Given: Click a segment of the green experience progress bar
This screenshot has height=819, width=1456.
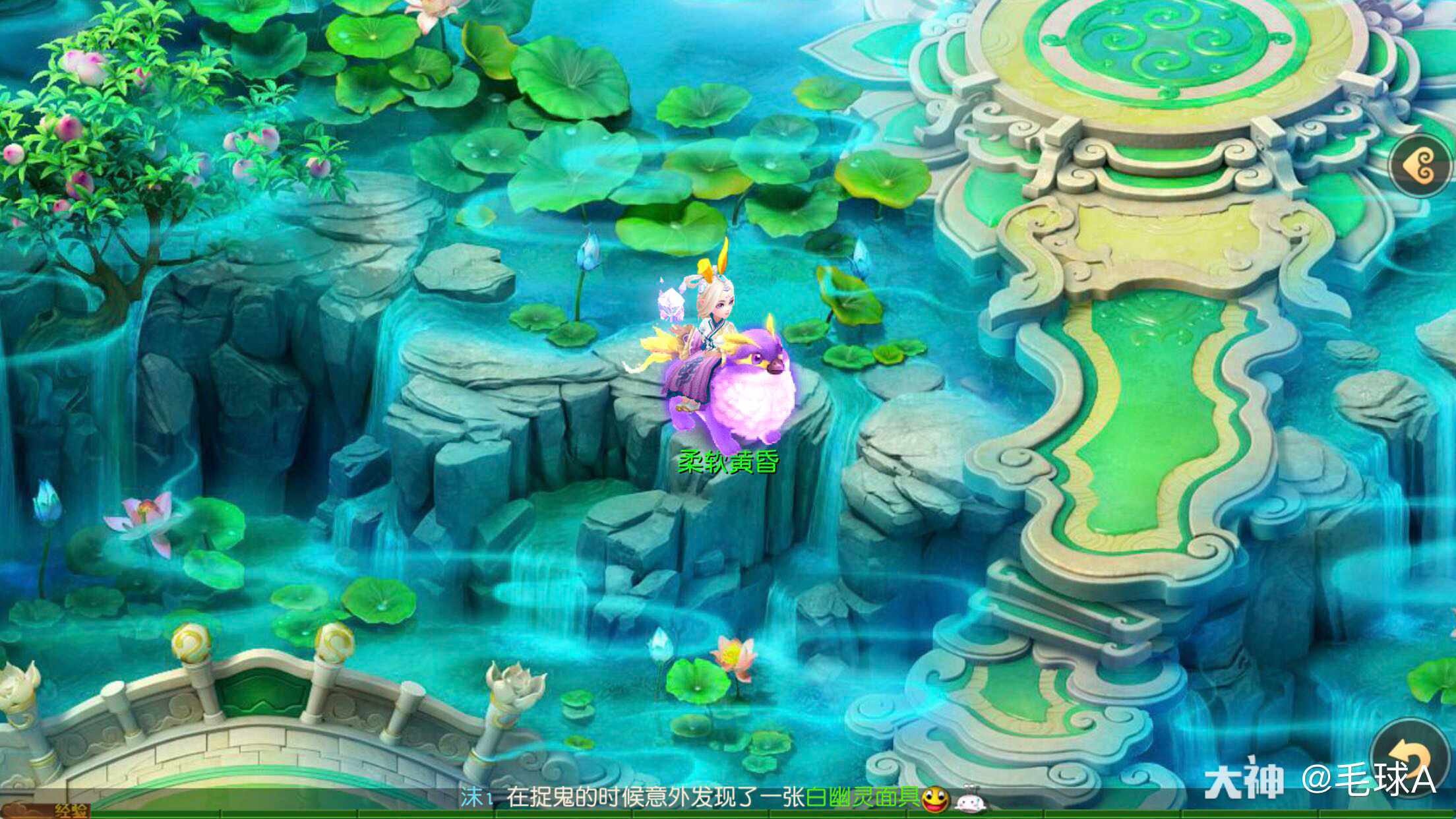Looking at the screenshot, I should click(x=264, y=814).
